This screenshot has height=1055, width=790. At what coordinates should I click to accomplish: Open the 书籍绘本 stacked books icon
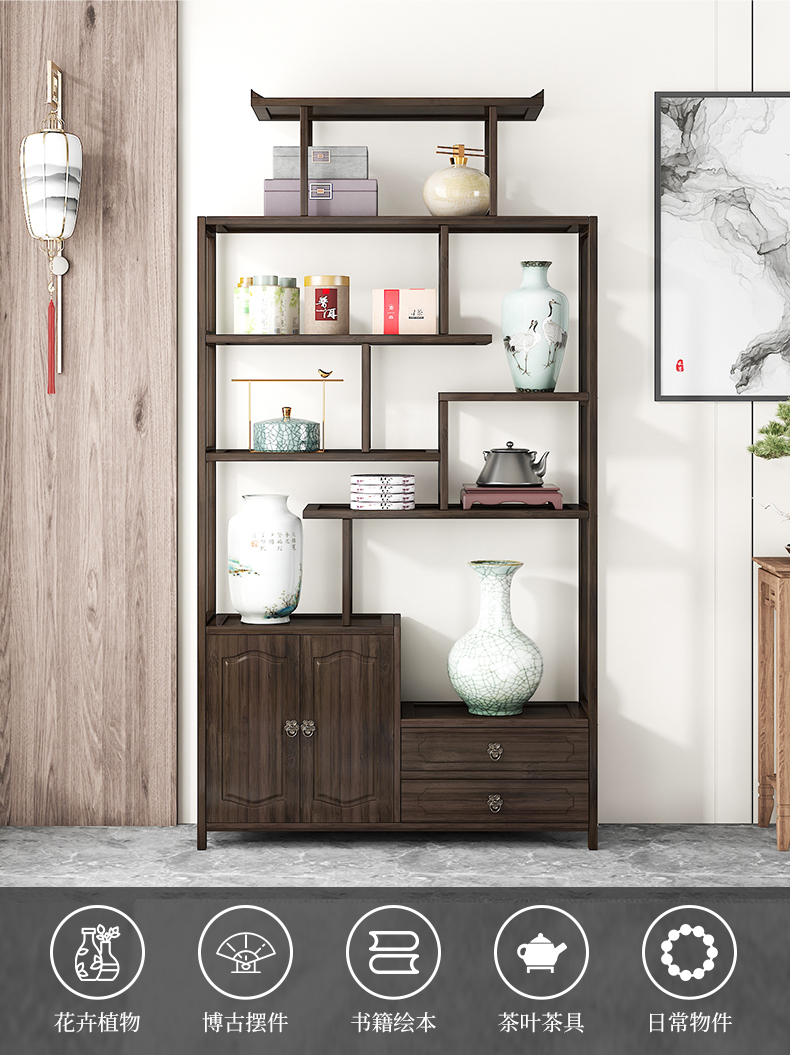[393, 952]
